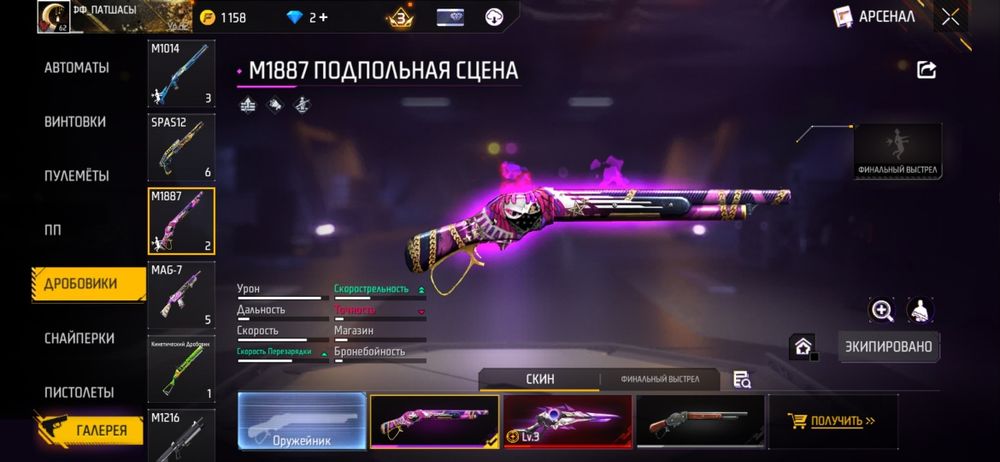Close the Arsenal screen
This screenshot has width=1000, height=462.
(x=949, y=17)
